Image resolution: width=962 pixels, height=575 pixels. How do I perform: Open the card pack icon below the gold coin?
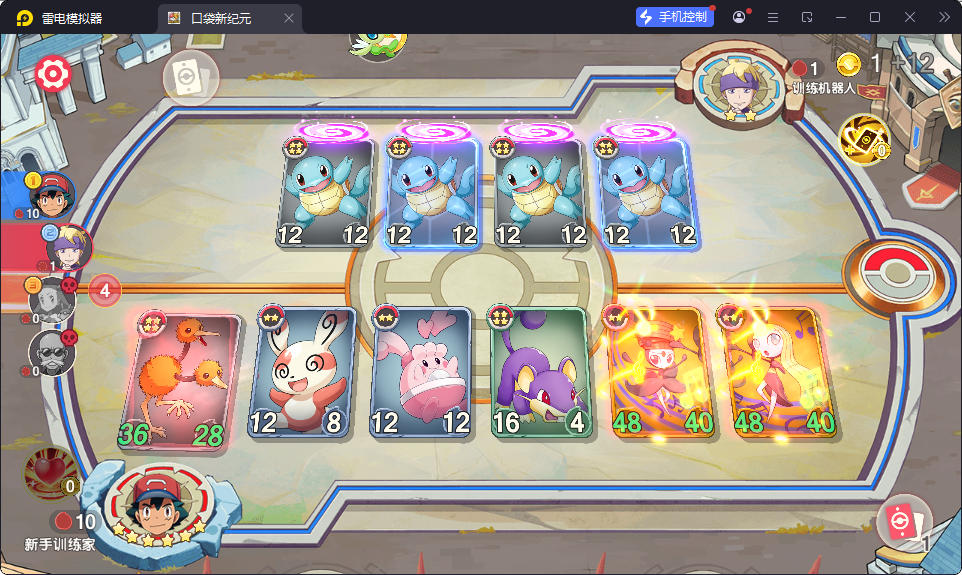tap(863, 137)
